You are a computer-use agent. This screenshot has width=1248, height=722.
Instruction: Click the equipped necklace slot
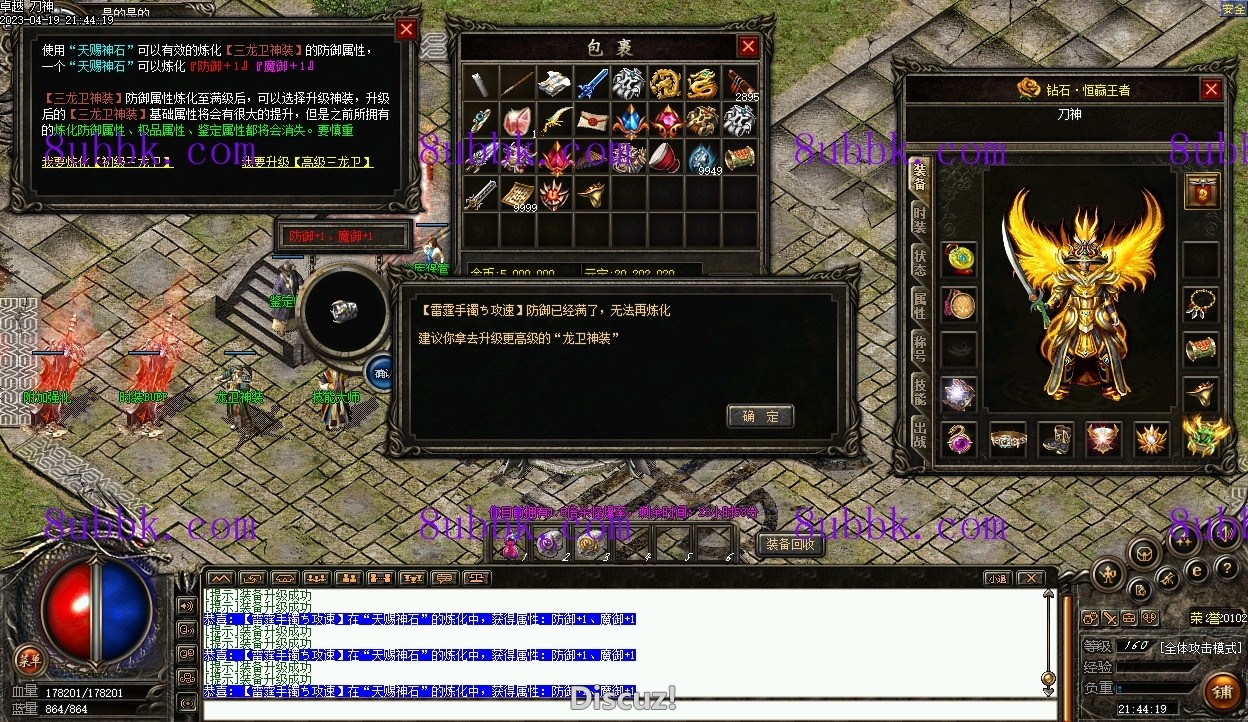point(1201,304)
